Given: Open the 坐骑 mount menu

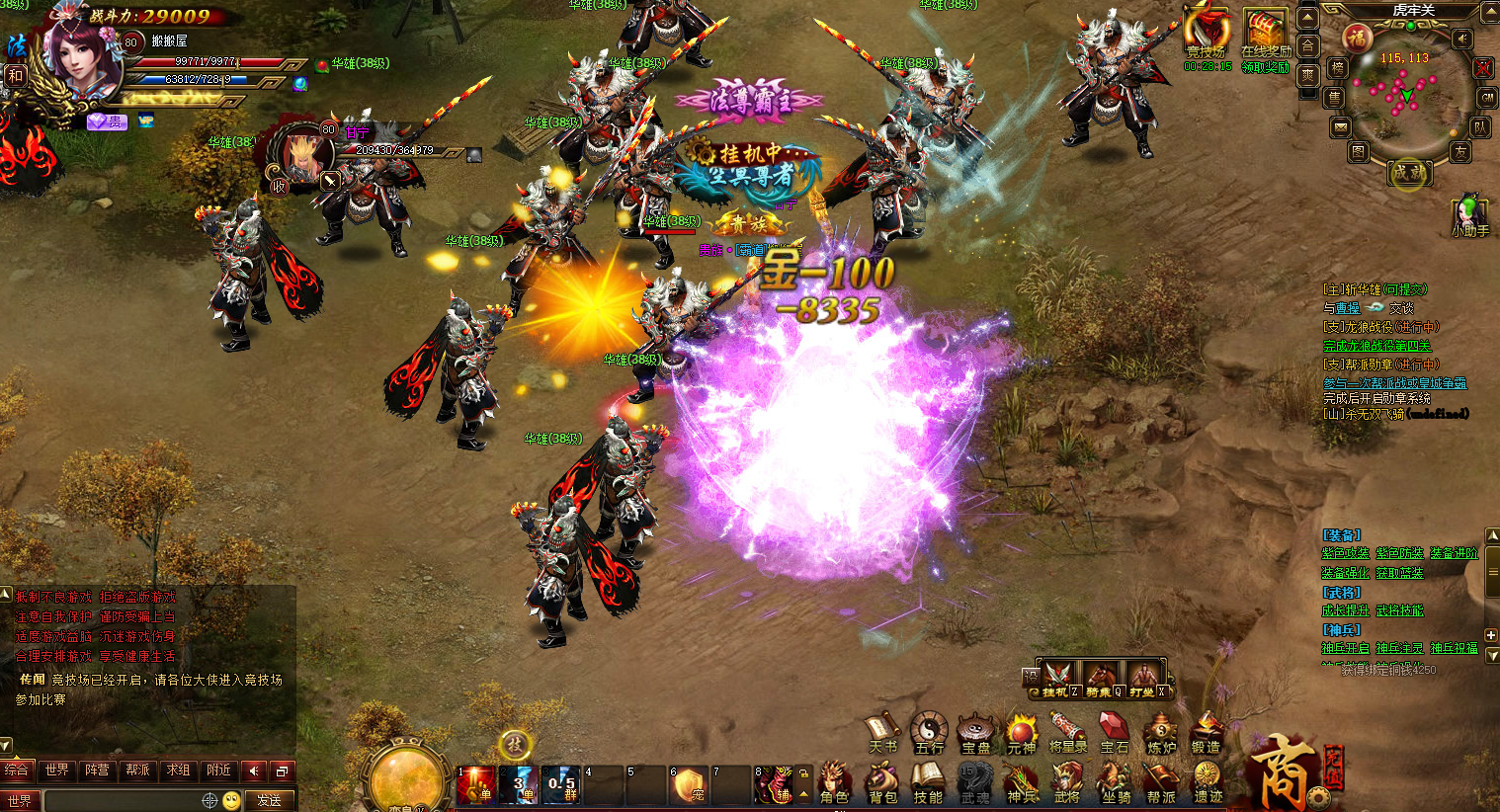Looking at the screenshot, I should (1116, 781).
